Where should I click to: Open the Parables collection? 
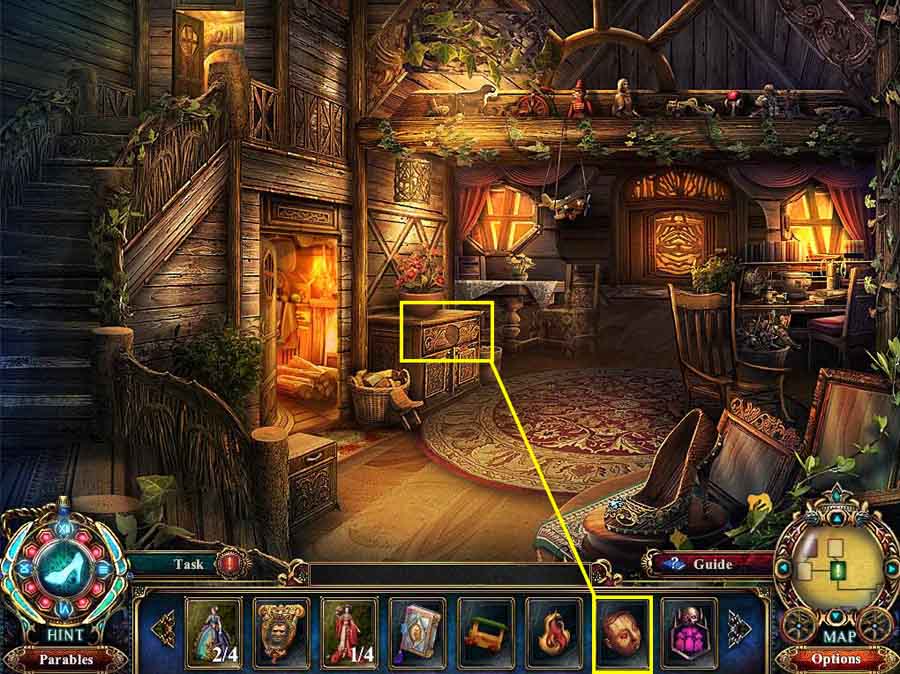(66, 659)
